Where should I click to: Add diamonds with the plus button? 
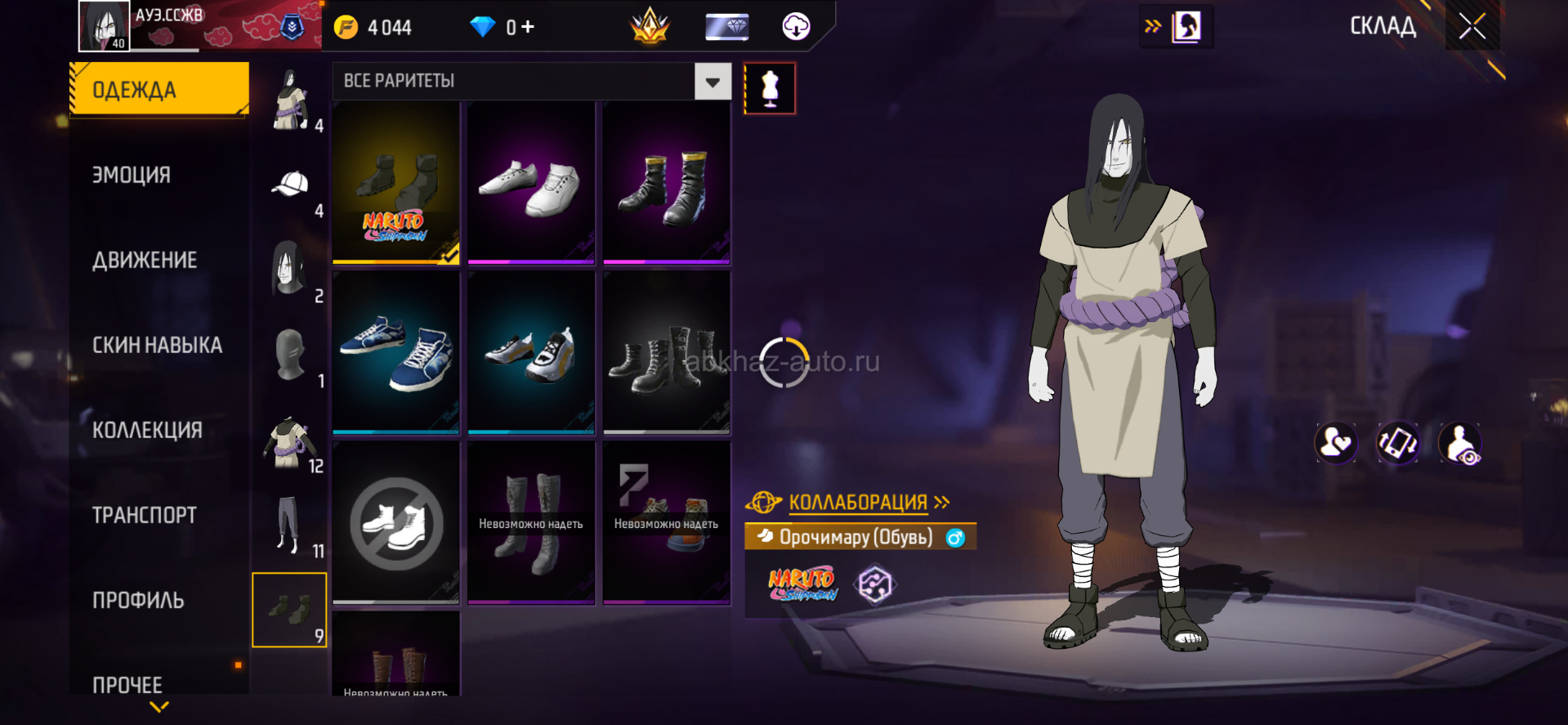click(528, 27)
